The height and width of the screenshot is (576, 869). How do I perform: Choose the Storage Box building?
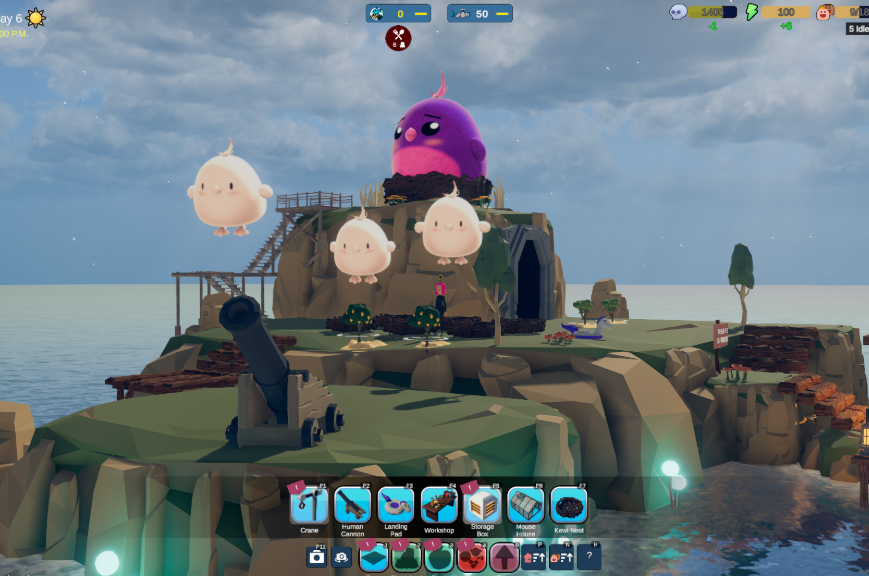point(482,505)
